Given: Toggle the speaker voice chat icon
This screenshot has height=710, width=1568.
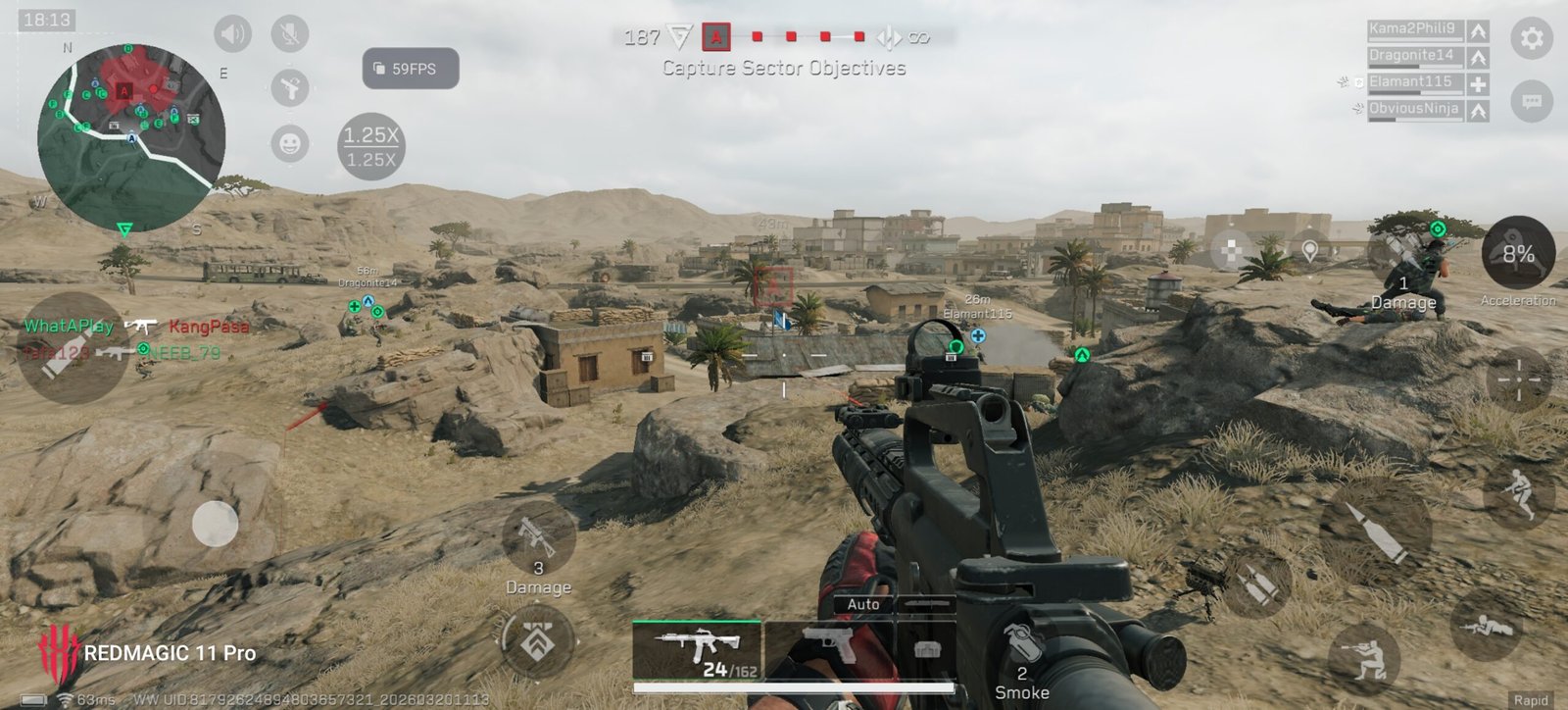Looking at the screenshot, I should [x=233, y=34].
